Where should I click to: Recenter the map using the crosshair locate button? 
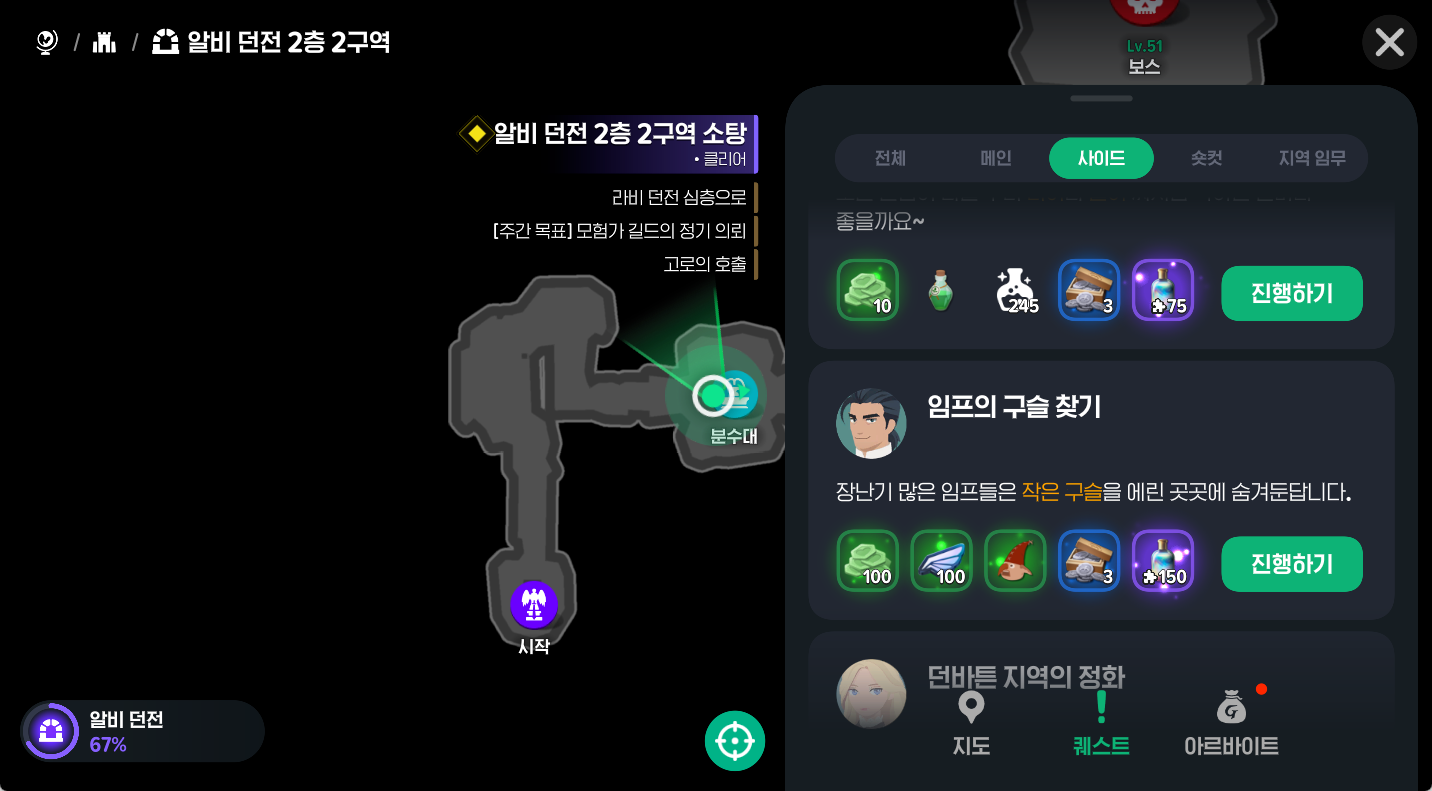tap(735, 740)
